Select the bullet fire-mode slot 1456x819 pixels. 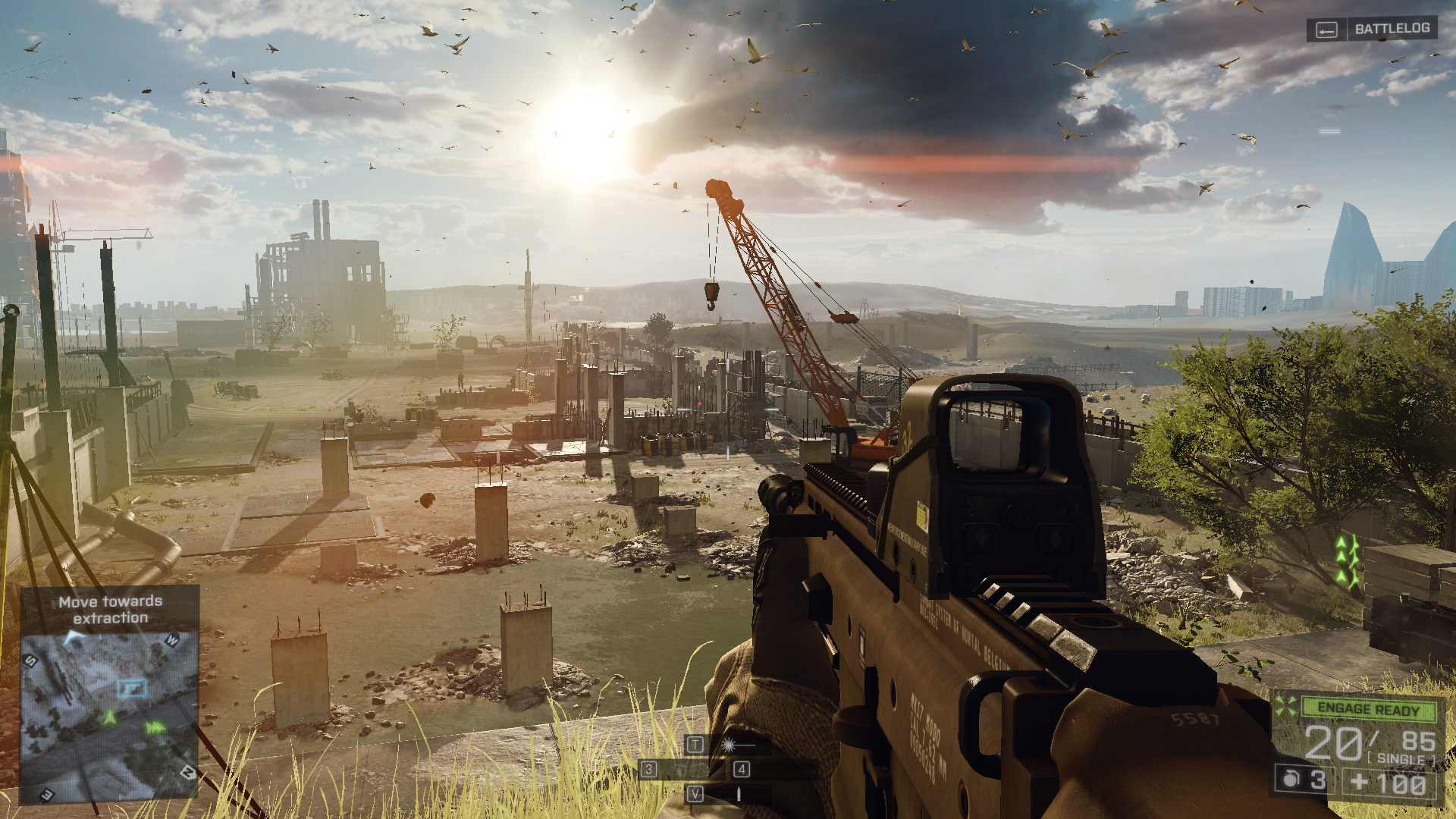pyautogui.click(x=738, y=794)
